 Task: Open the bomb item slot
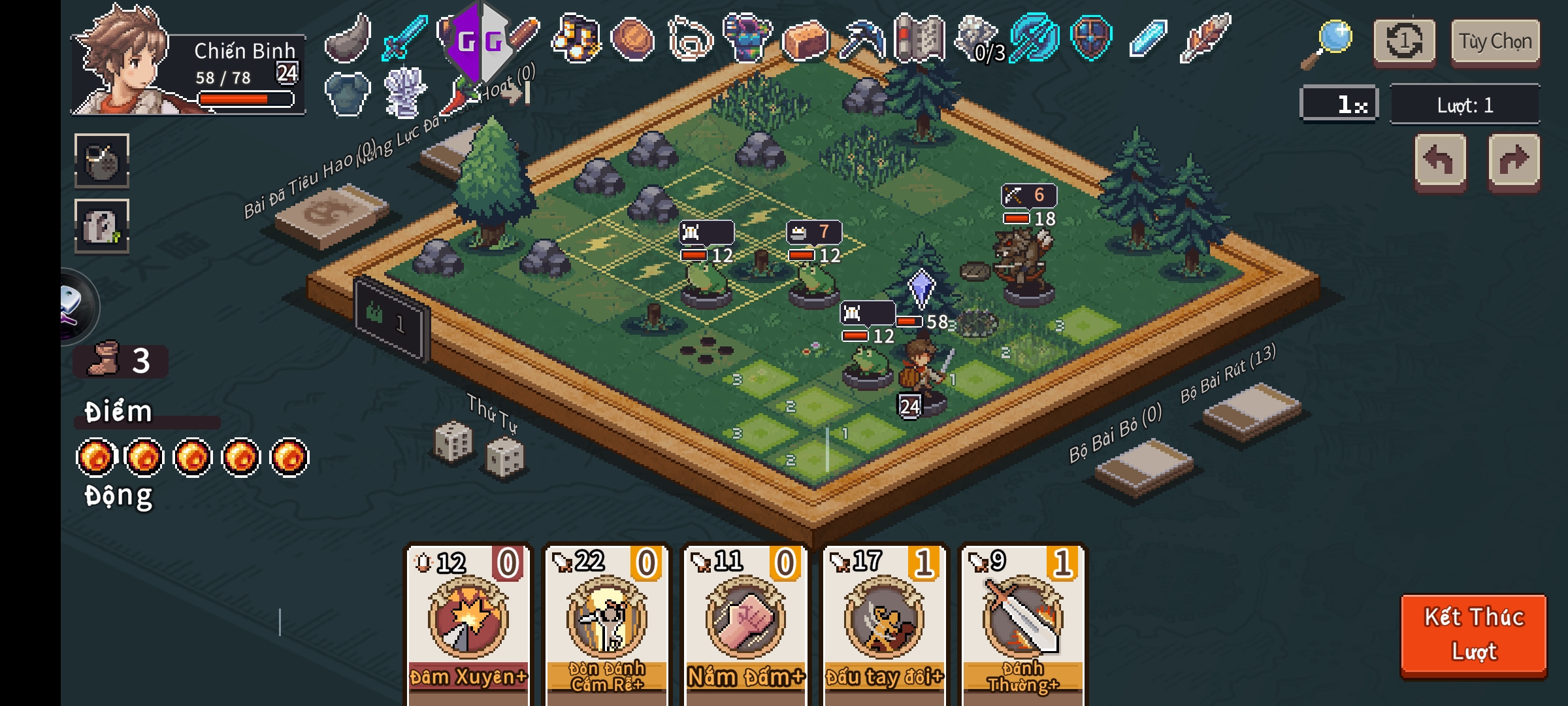pos(102,161)
